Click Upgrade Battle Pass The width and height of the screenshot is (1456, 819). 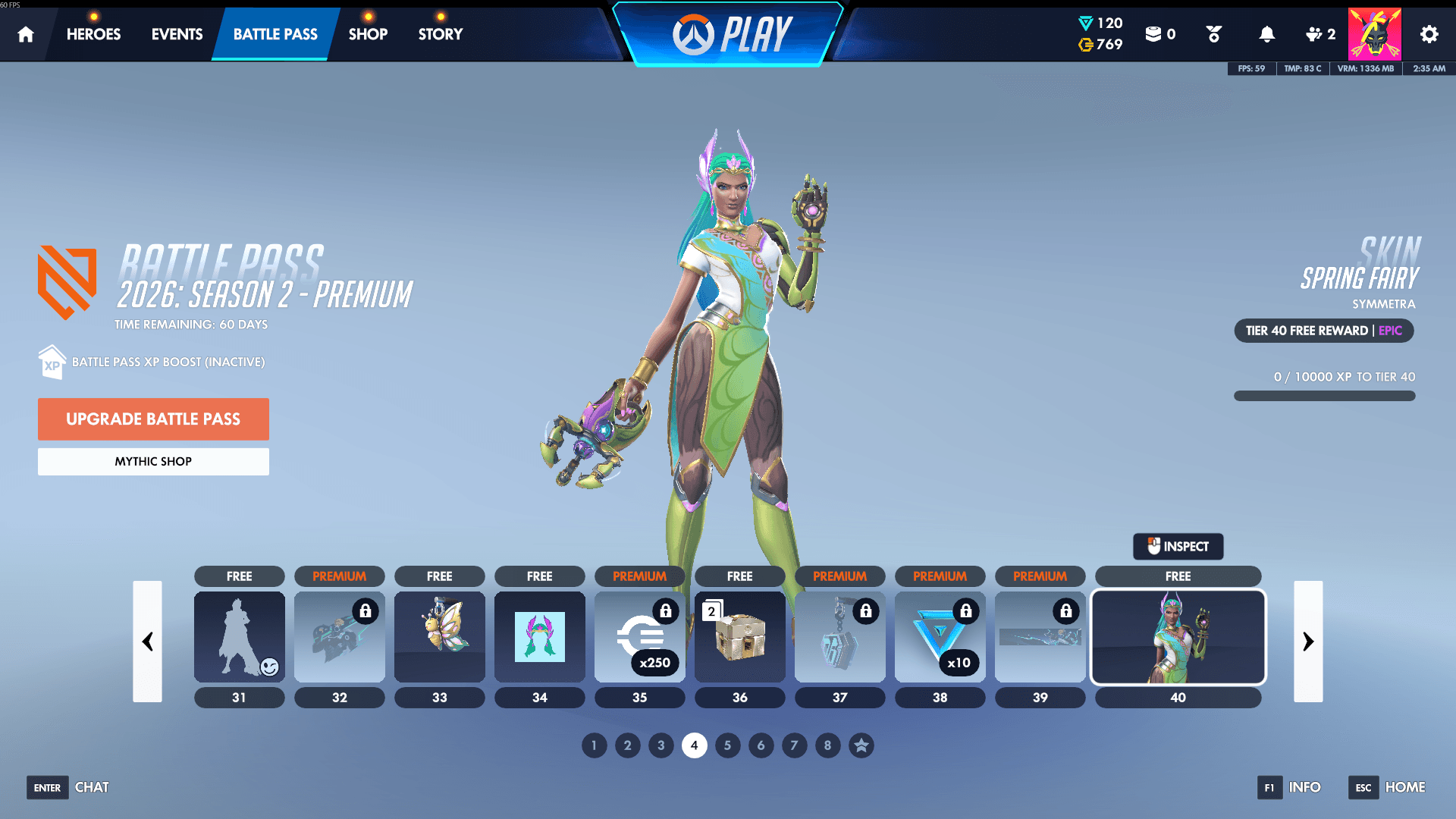153,419
